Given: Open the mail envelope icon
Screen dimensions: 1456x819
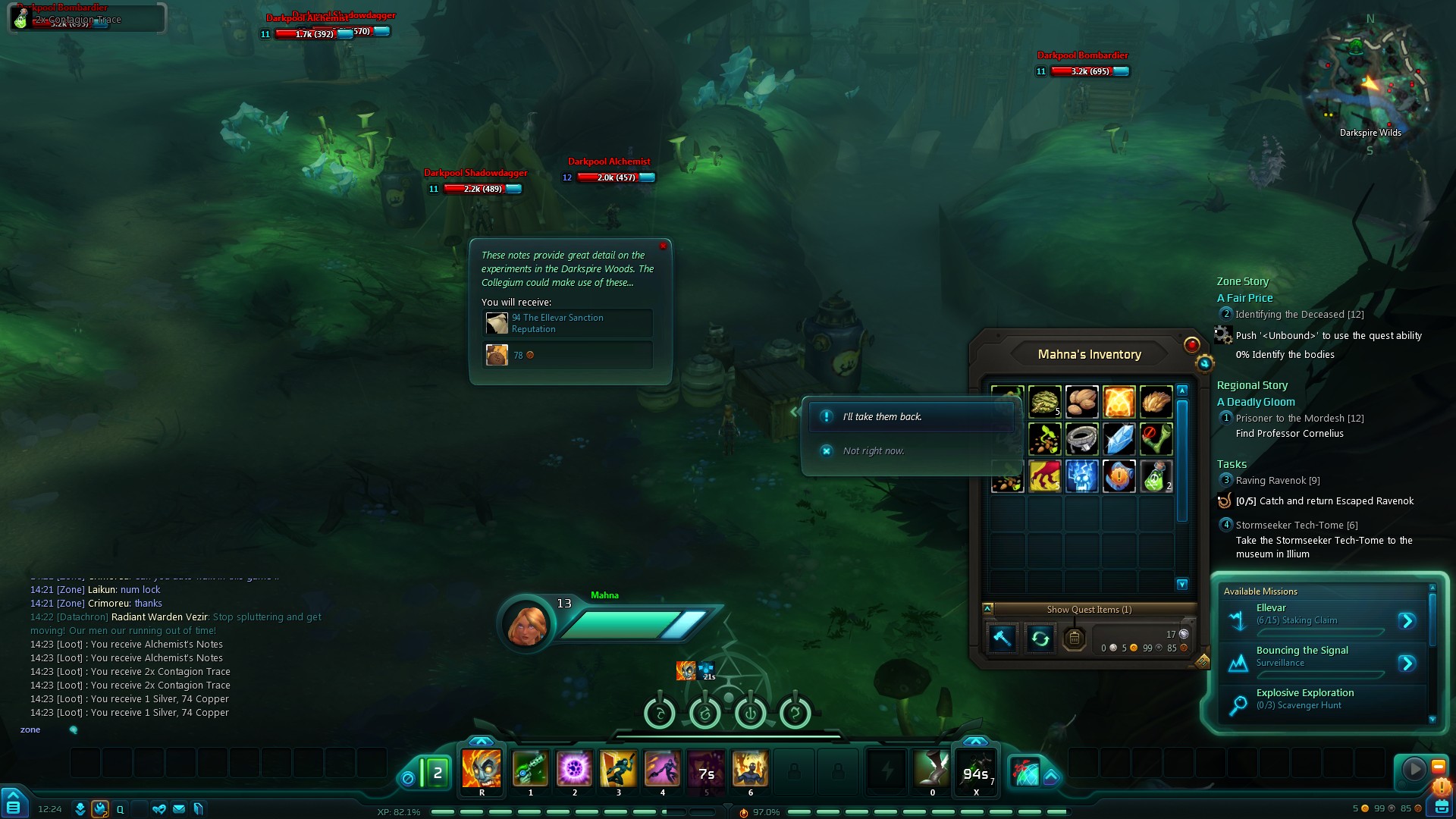Looking at the screenshot, I should coord(179,809).
